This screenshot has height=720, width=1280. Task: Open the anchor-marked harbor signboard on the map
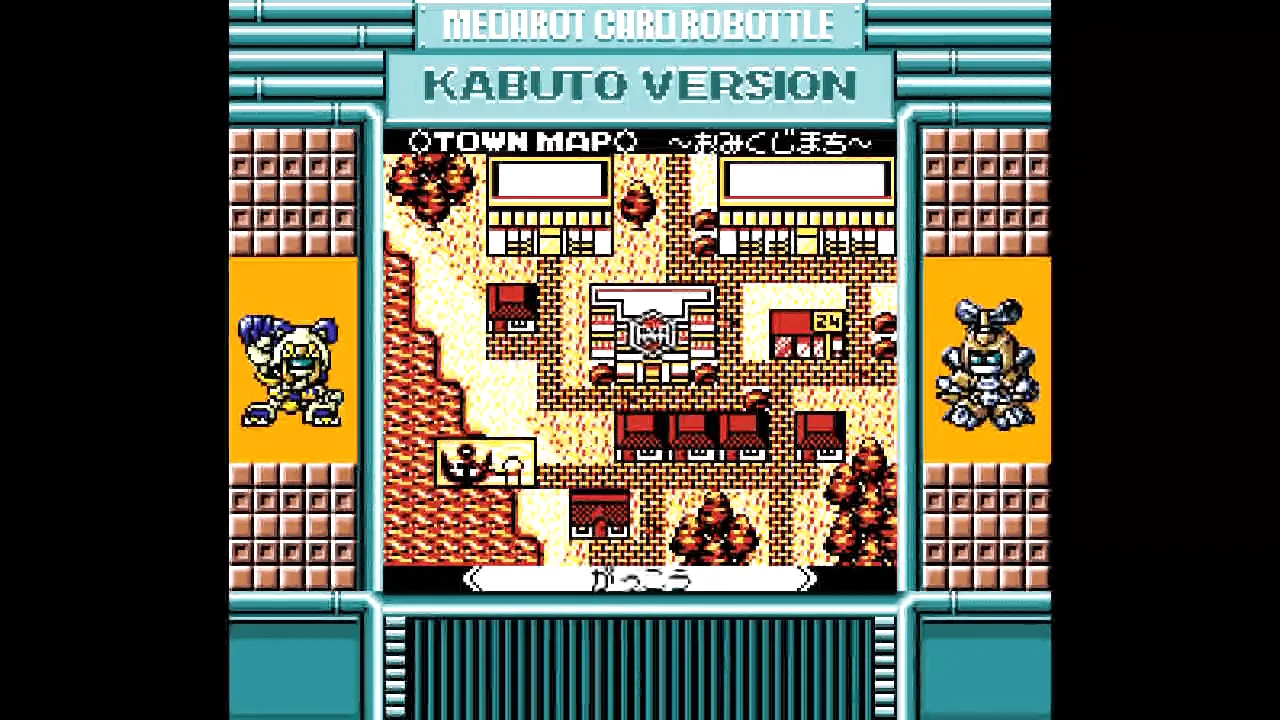coord(485,462)
